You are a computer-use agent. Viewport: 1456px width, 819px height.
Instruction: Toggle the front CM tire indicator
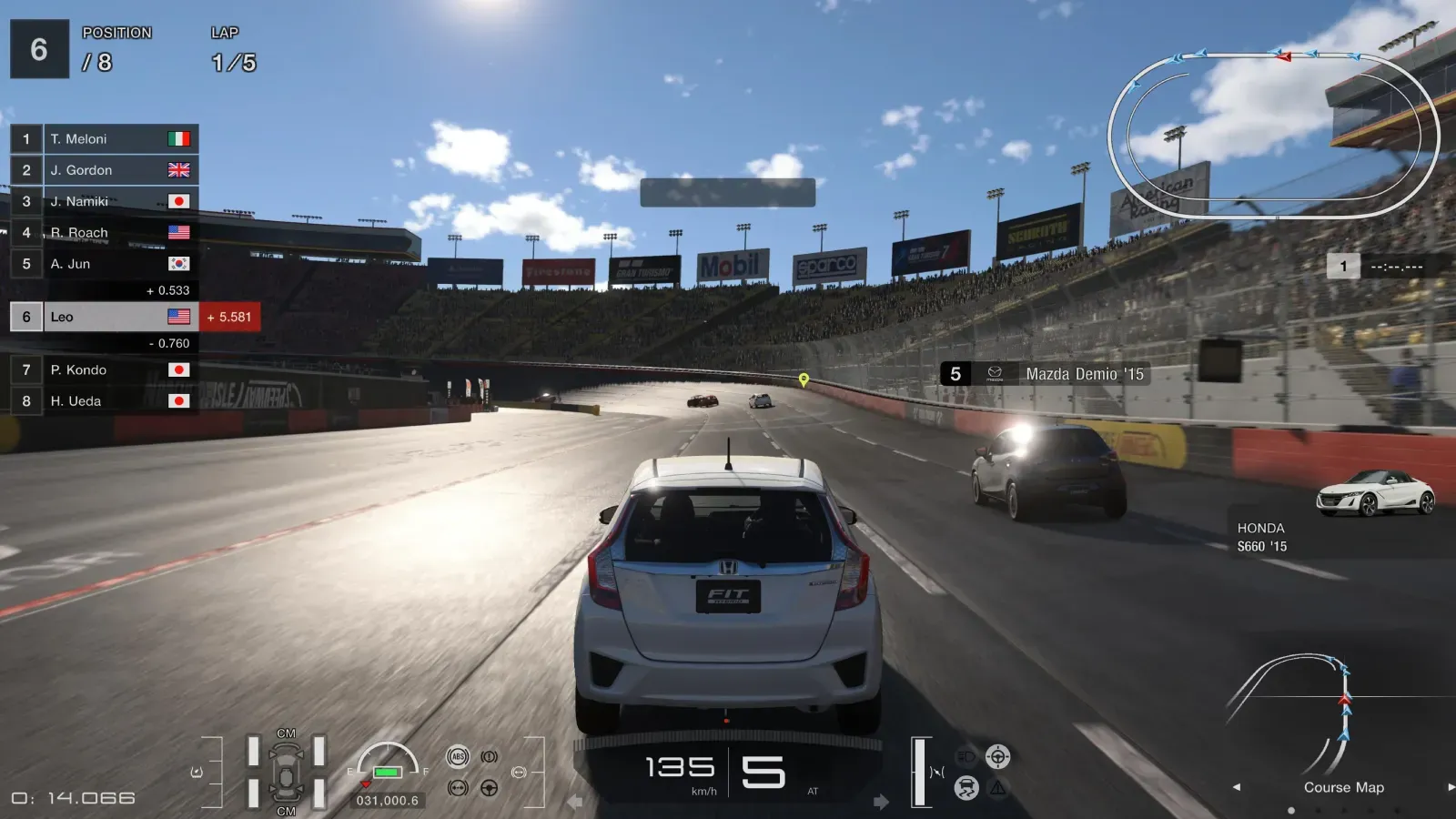[285, 733]
